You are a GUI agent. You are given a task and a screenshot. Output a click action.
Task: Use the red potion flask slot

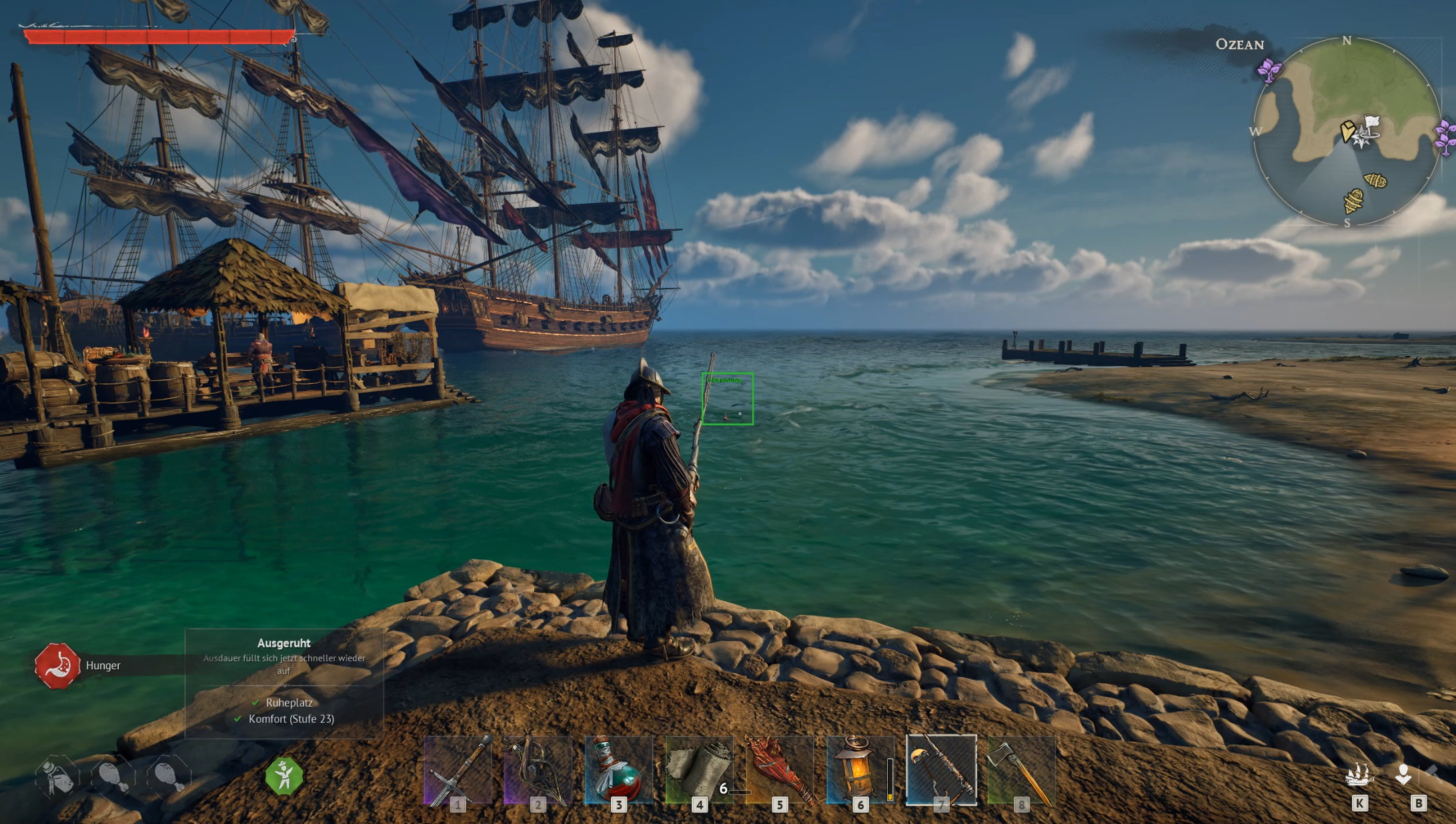[x=618, y=770]
